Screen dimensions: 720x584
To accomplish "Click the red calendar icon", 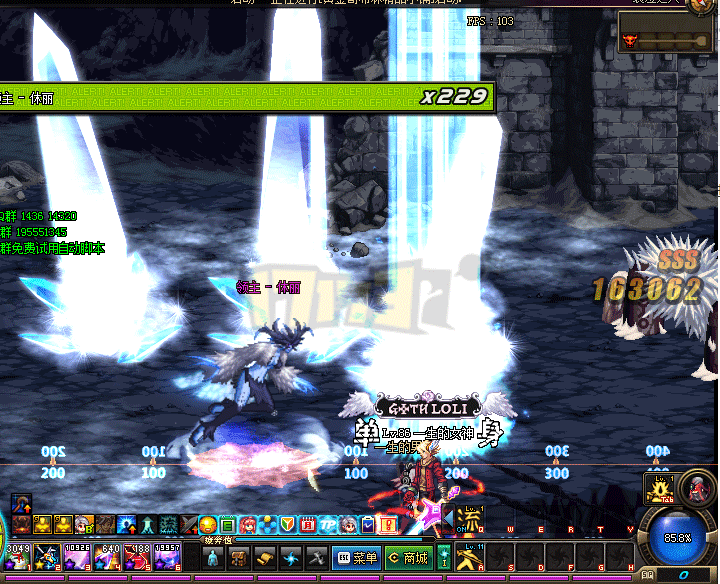I will tap(308, 524).
